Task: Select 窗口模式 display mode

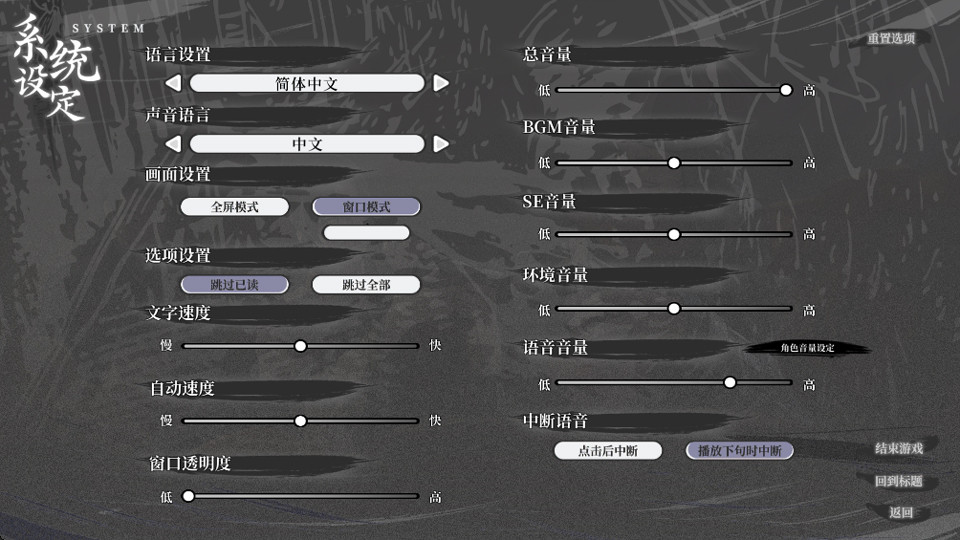Action: tap(366, 207)
